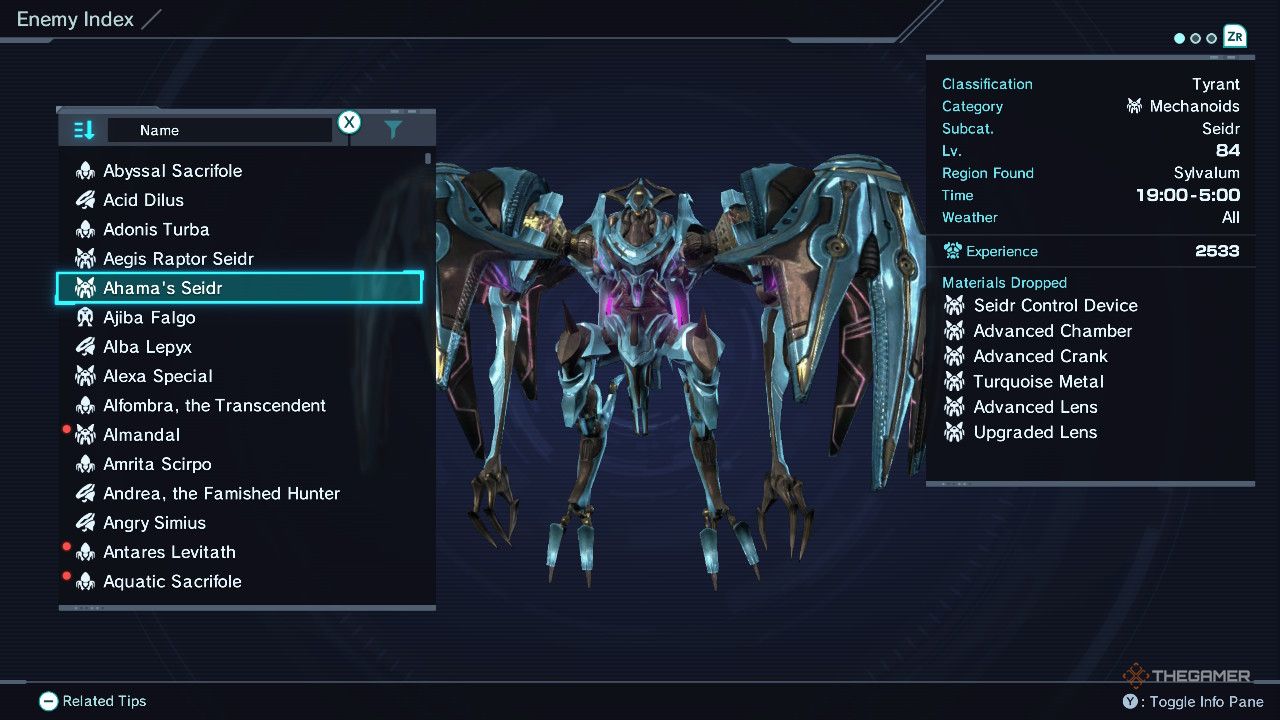Click the icon next to Seidr Control Device
Viewport: 1280px width, 720px height.
coord(953,305)
